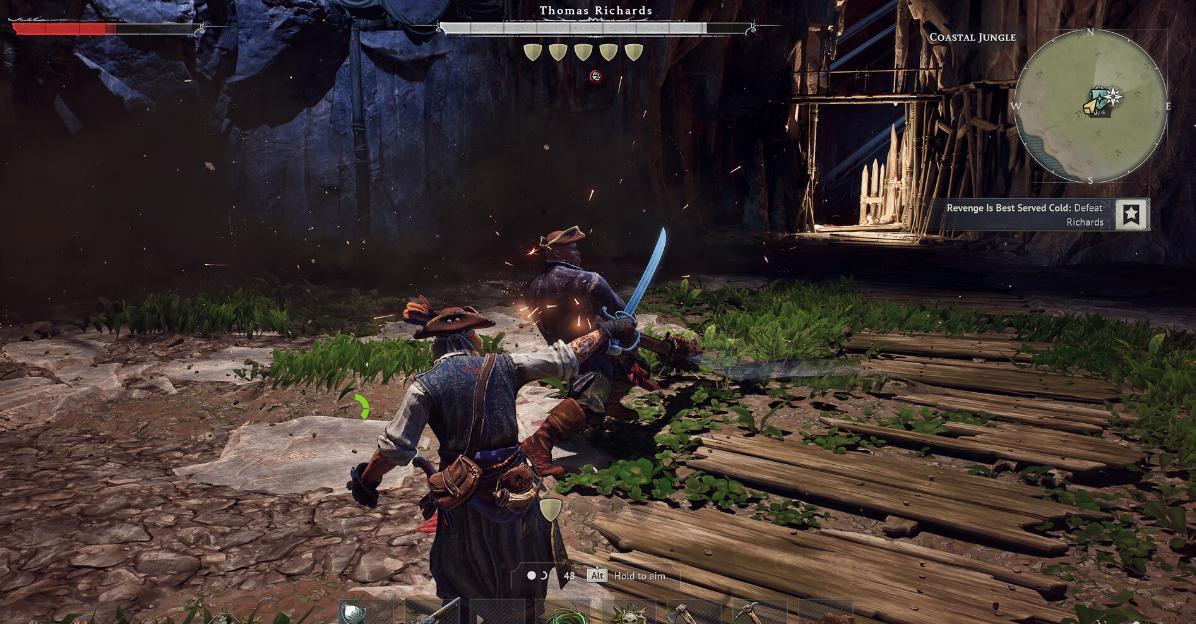Open the circular Coastal Jungle minimap
This screenshot has width=1196, height=624.
pyautogui.click(x=1090, y=106)
